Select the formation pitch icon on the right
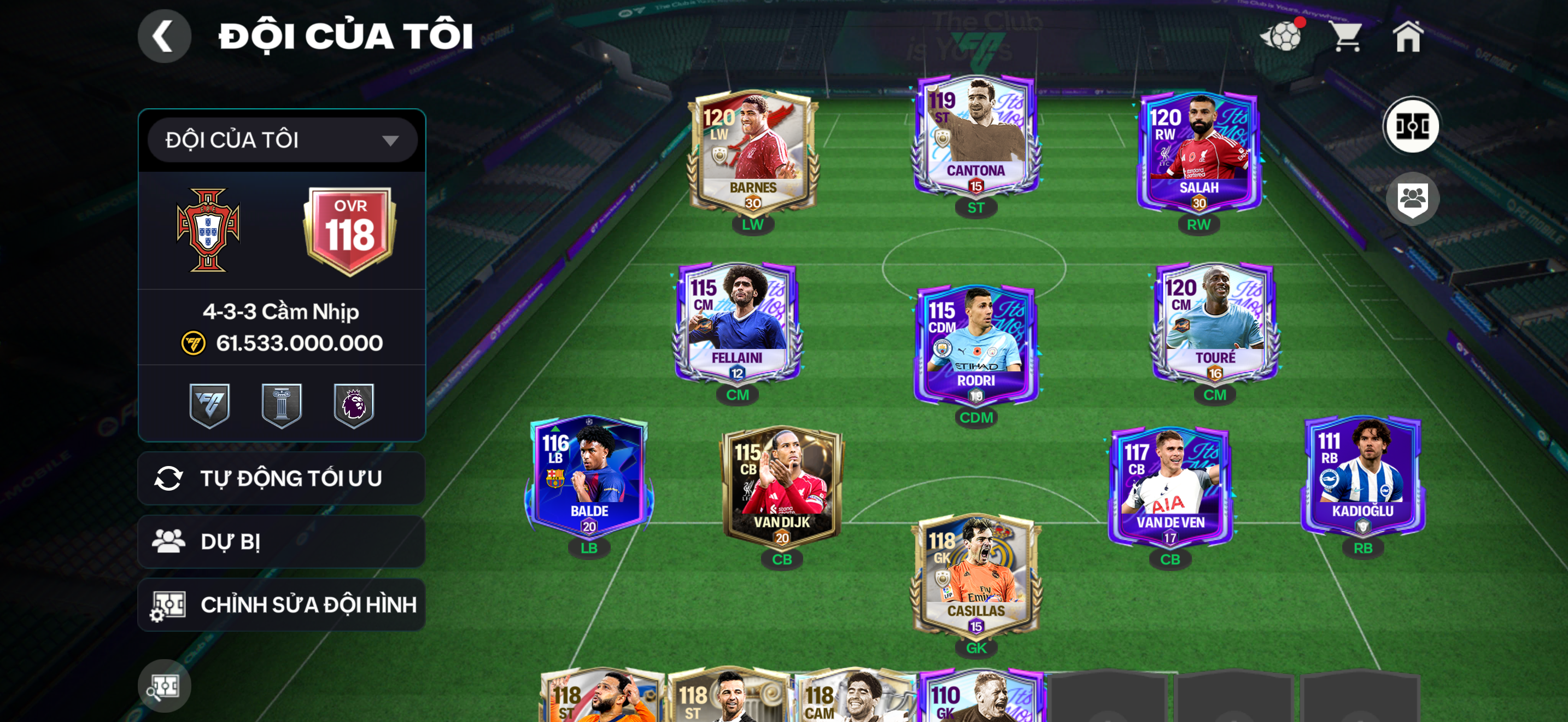This screenshot has height=722, width=1568. [x=1413, y=125]
